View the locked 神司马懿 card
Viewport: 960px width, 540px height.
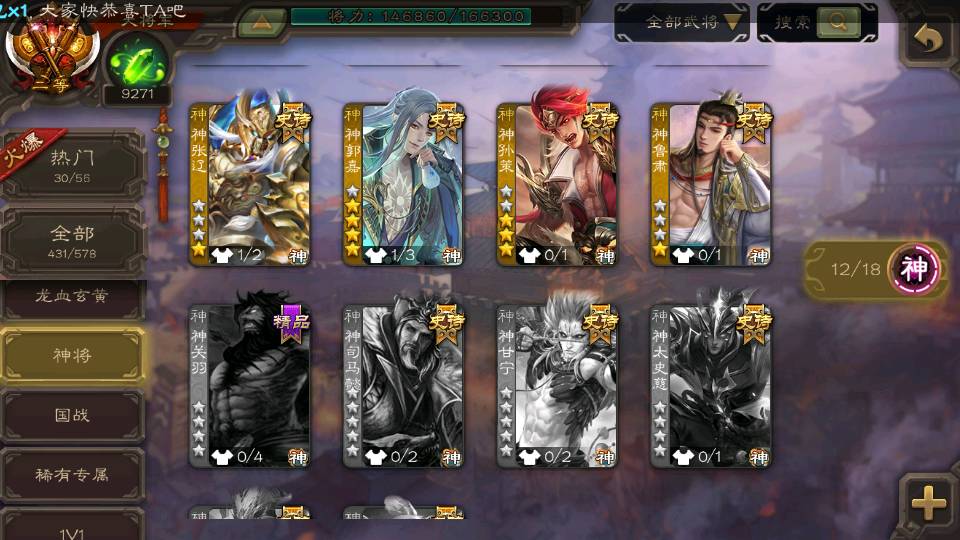(403, 385)
